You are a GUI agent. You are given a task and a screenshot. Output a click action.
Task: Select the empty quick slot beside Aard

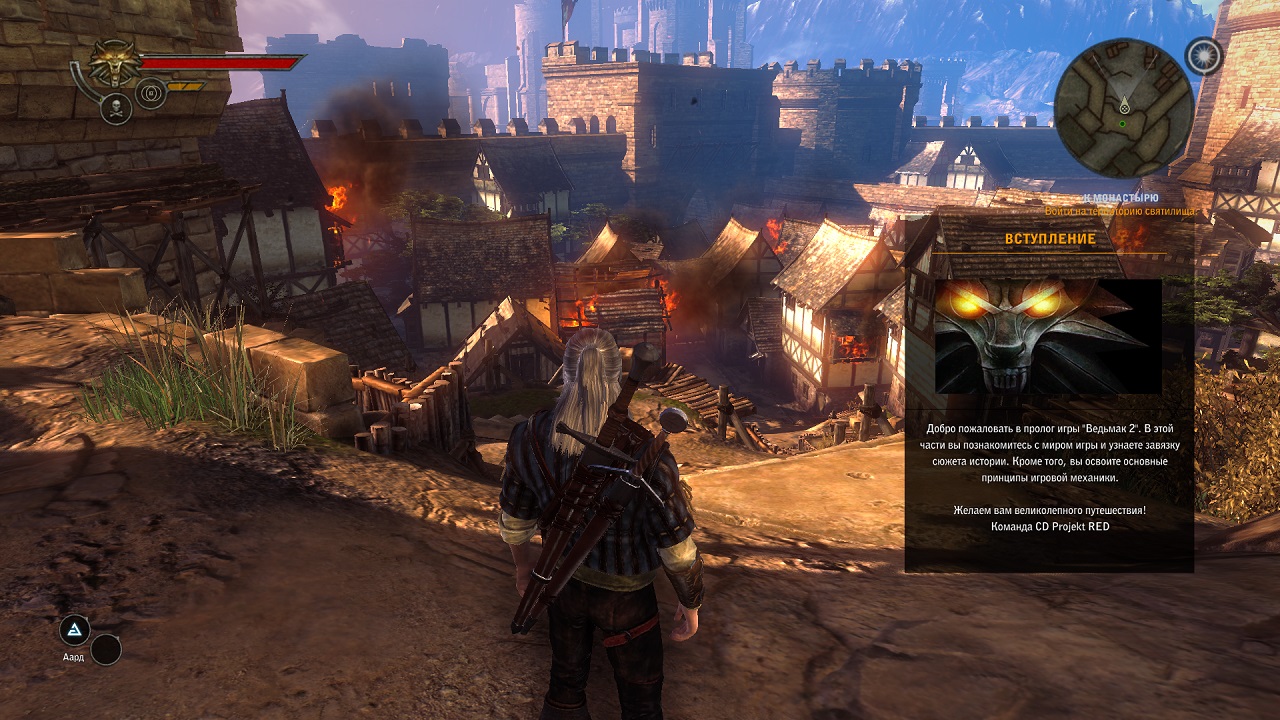(x=106, y=650)
